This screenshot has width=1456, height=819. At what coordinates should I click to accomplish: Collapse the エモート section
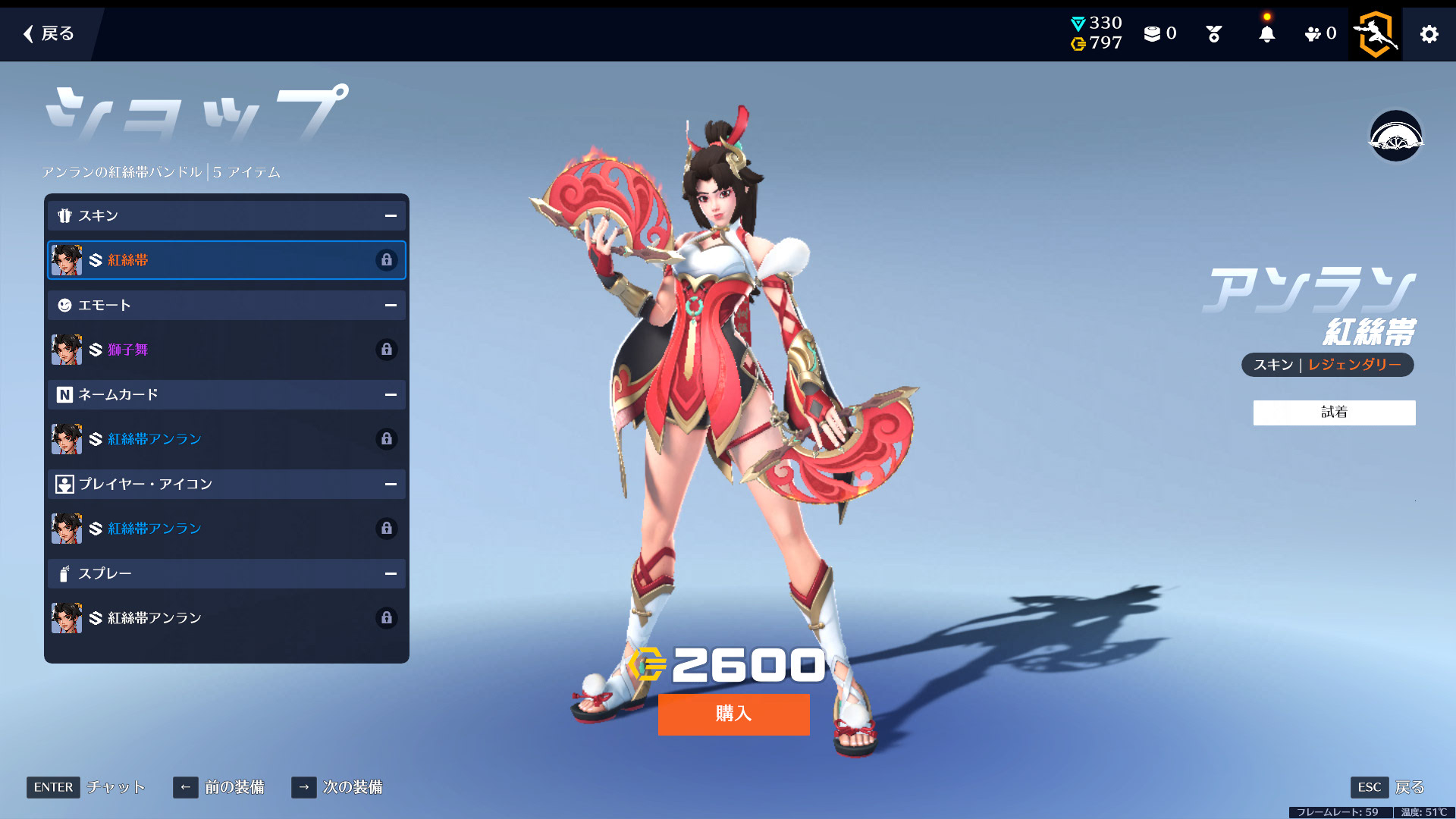(x=391, y=306)
